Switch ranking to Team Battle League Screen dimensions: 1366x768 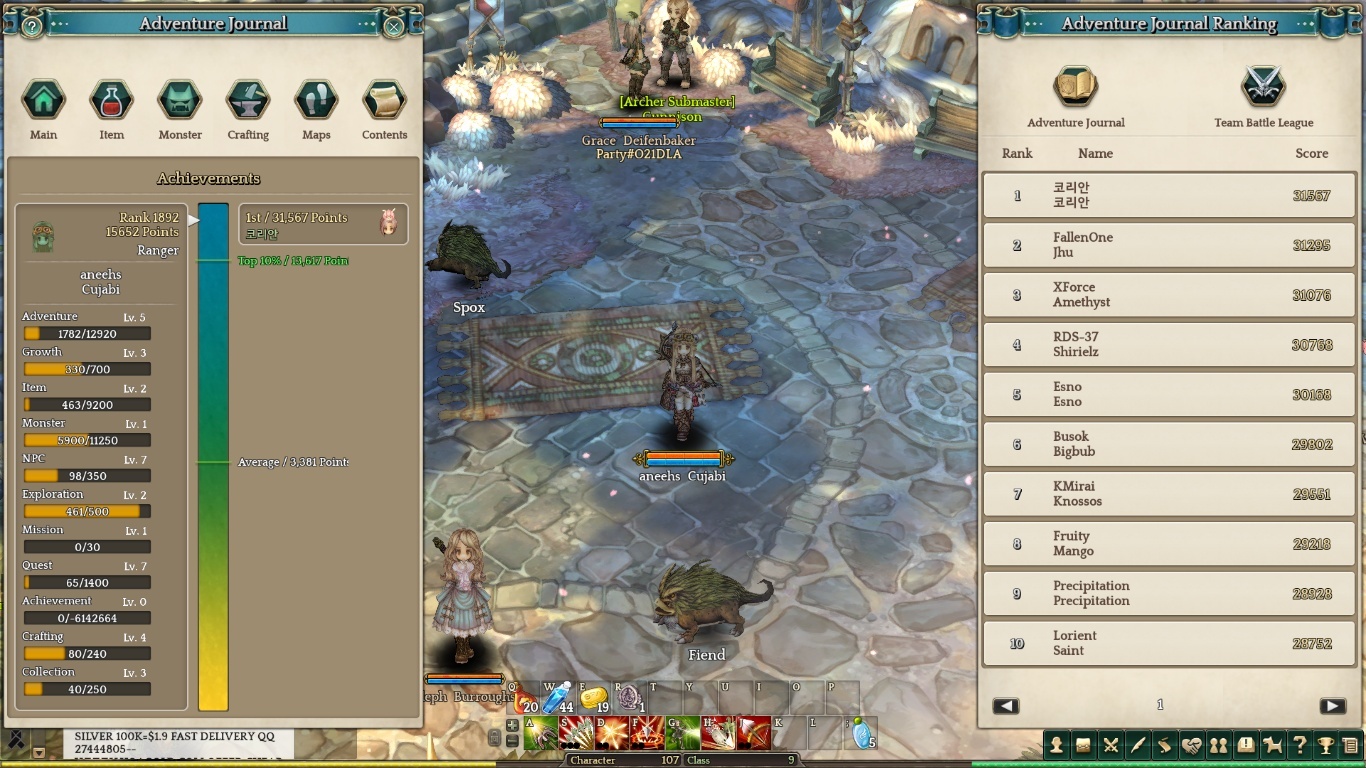click(1263, 88)
